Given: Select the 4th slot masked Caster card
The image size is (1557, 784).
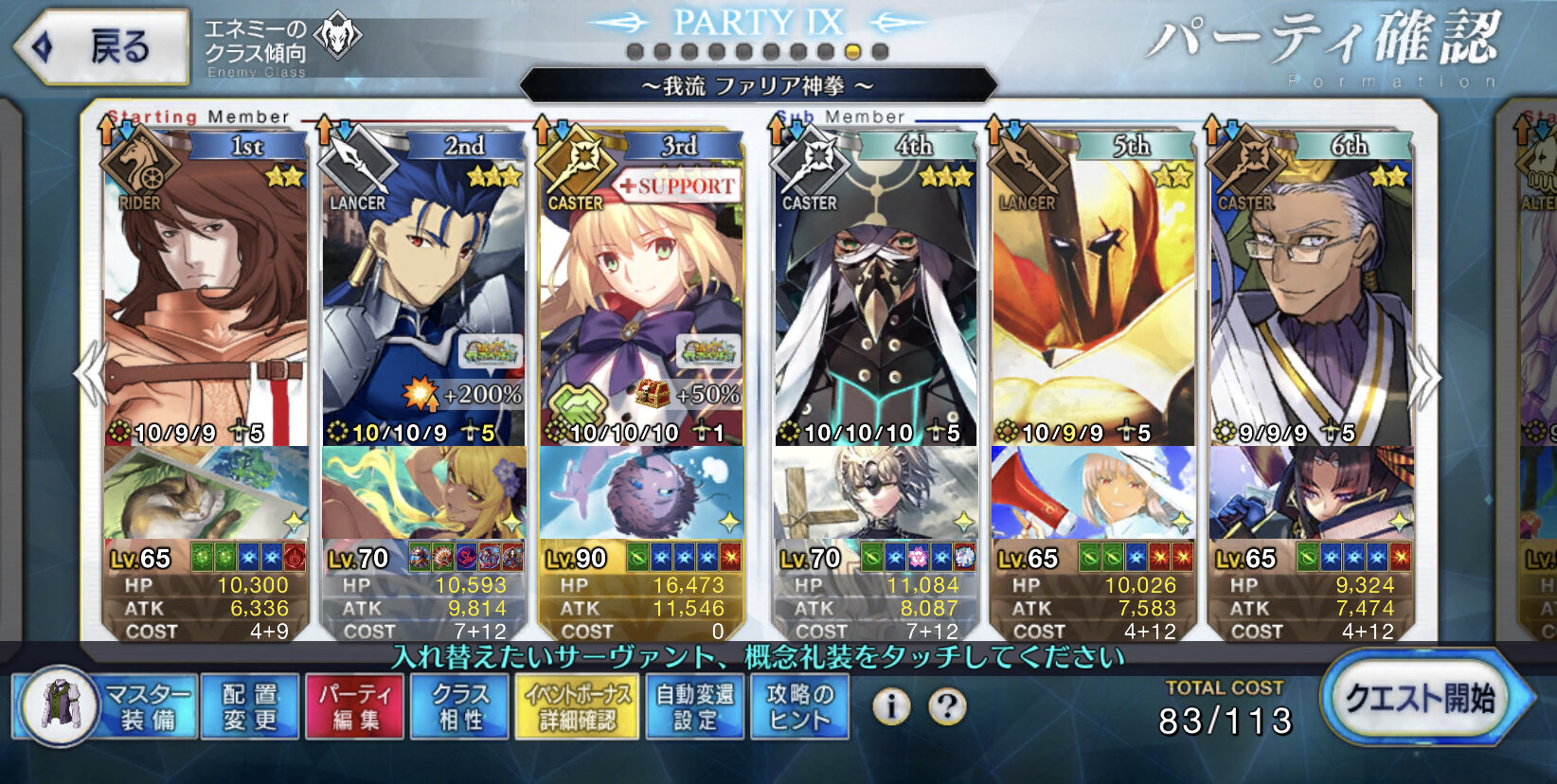Looking at the screenshot, I should click(876, 294).
